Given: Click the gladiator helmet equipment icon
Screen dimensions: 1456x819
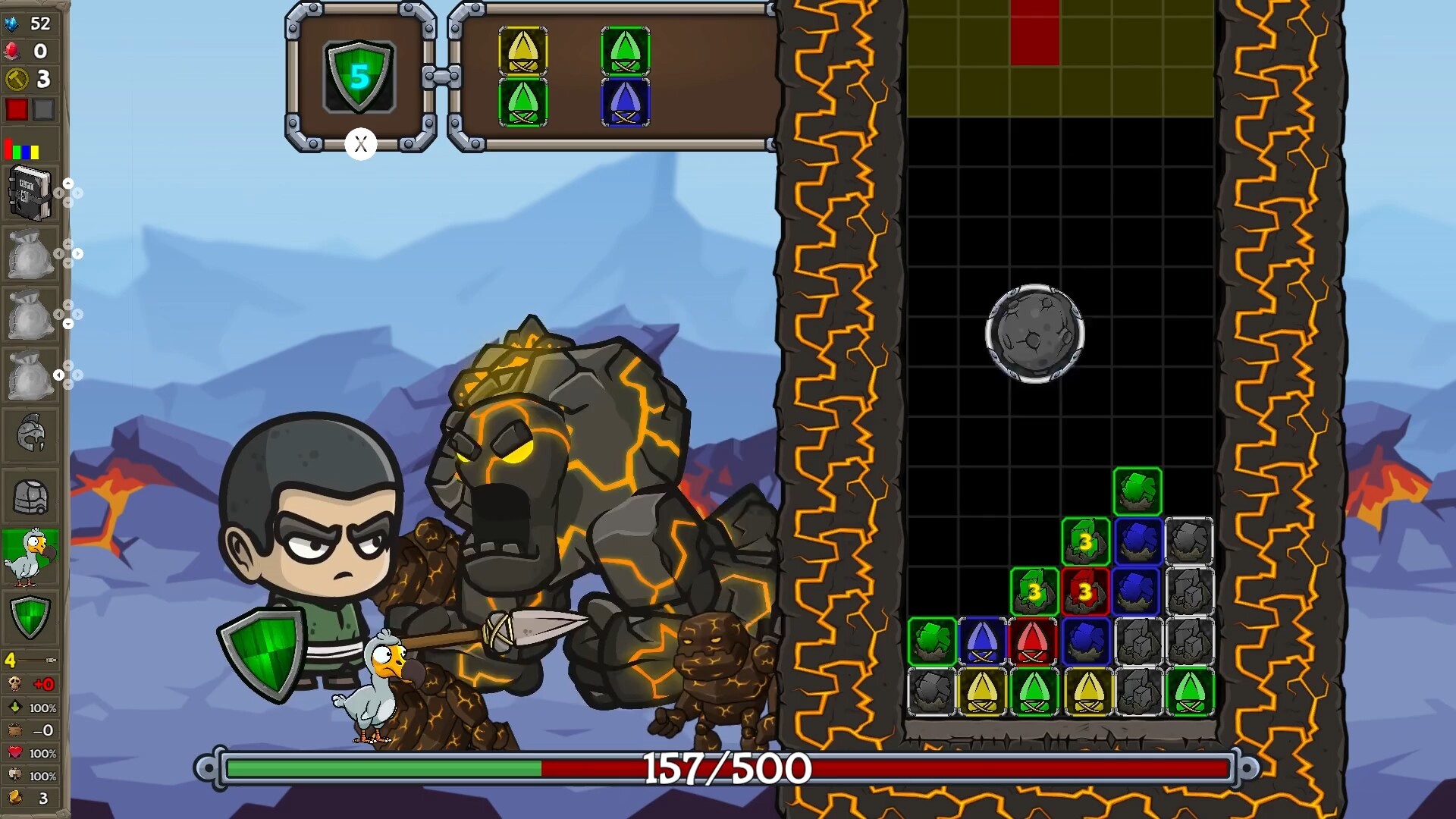Looking at the screenshot, I should (30, 432).
